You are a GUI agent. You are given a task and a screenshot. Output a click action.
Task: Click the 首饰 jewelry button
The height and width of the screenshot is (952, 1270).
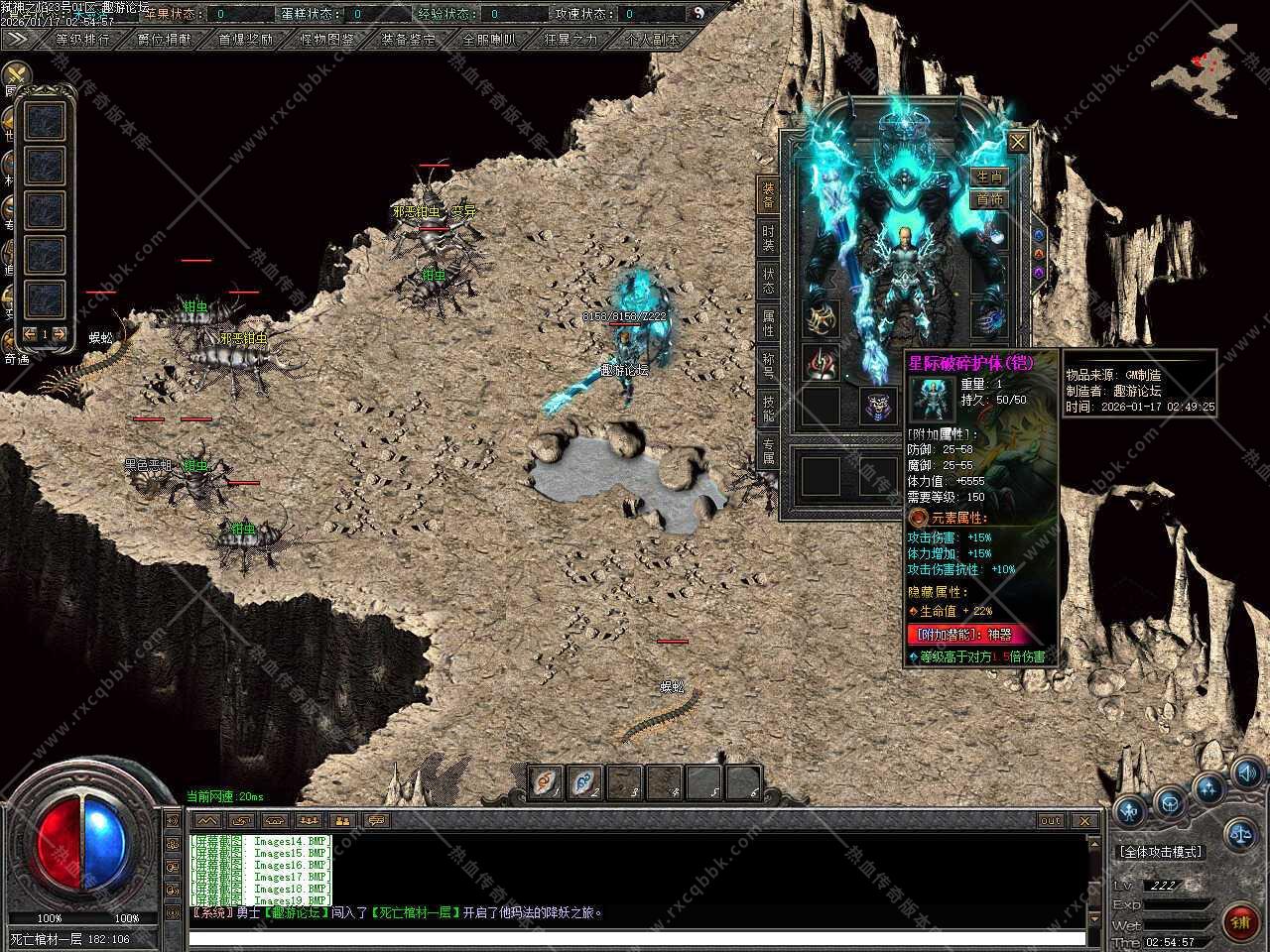989,199
